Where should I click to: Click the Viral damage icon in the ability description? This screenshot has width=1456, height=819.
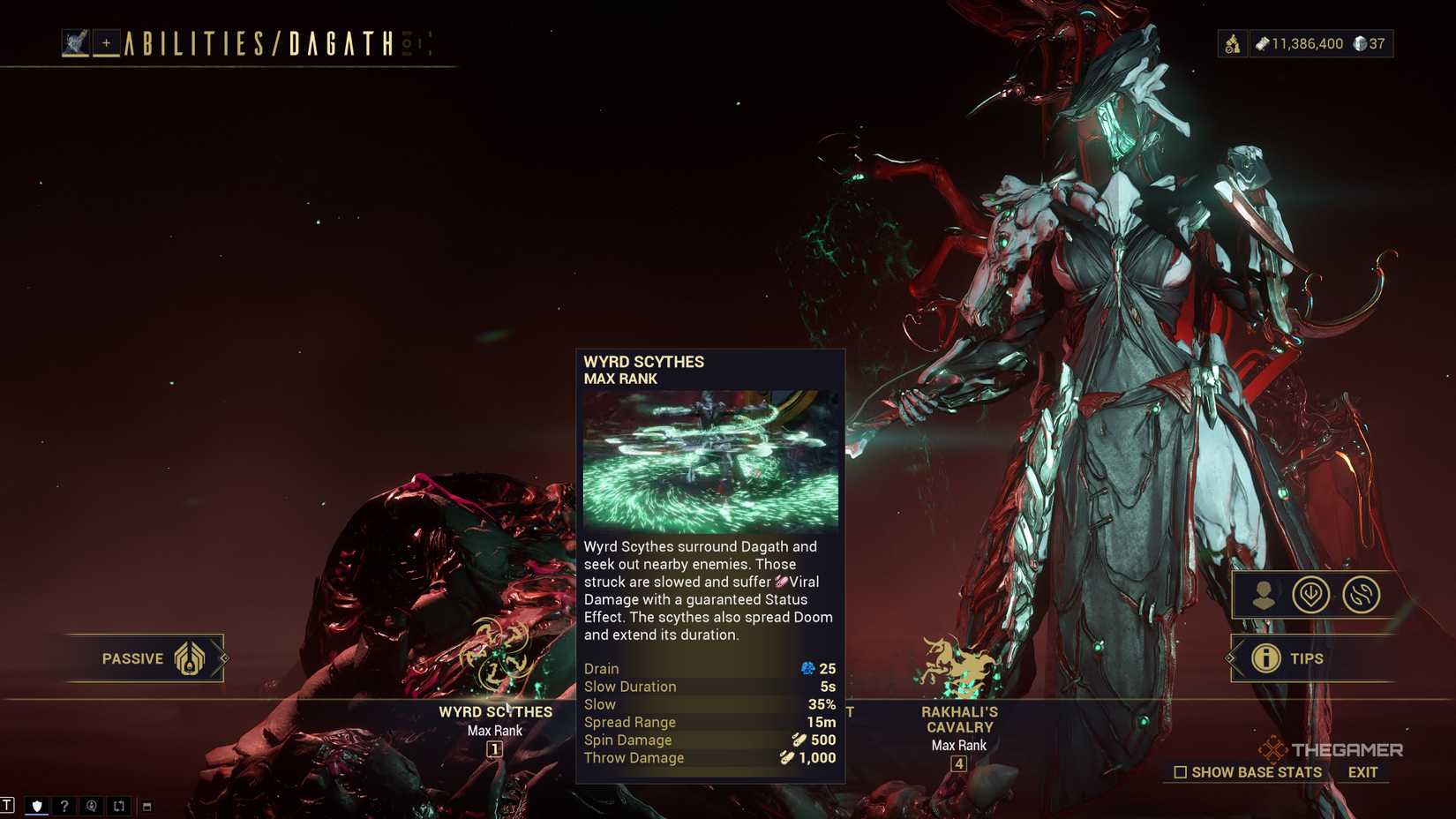point(782,582)
